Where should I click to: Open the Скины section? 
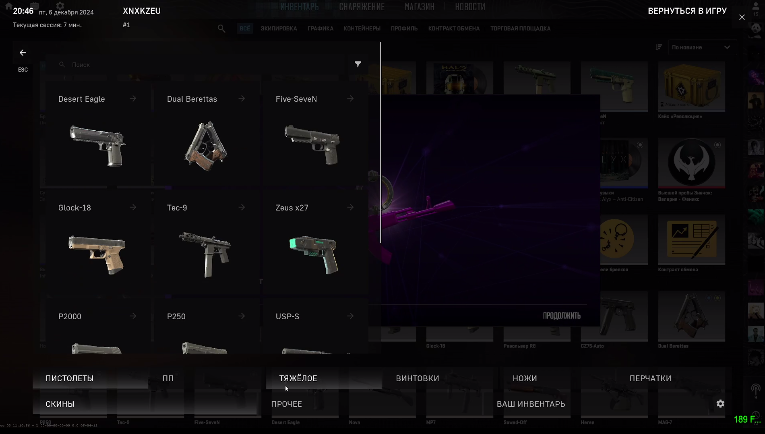(60, 404)
